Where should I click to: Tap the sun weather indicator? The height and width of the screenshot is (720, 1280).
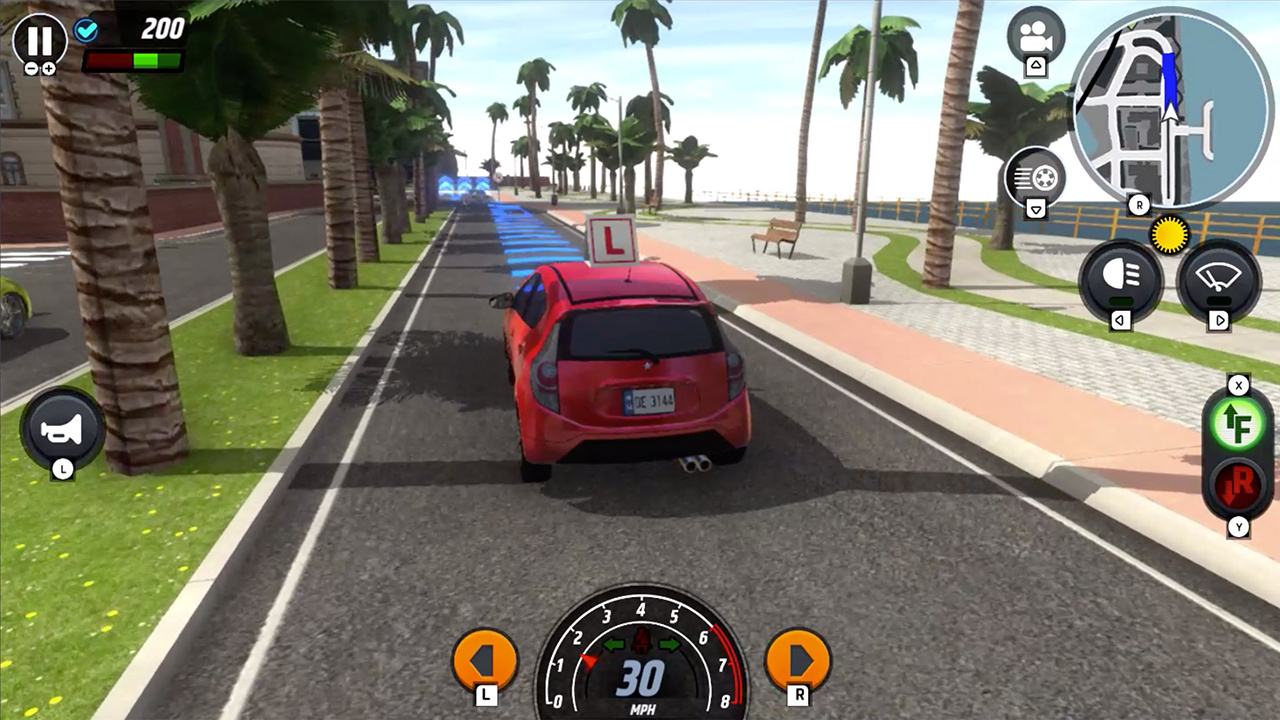[1168, 235]
